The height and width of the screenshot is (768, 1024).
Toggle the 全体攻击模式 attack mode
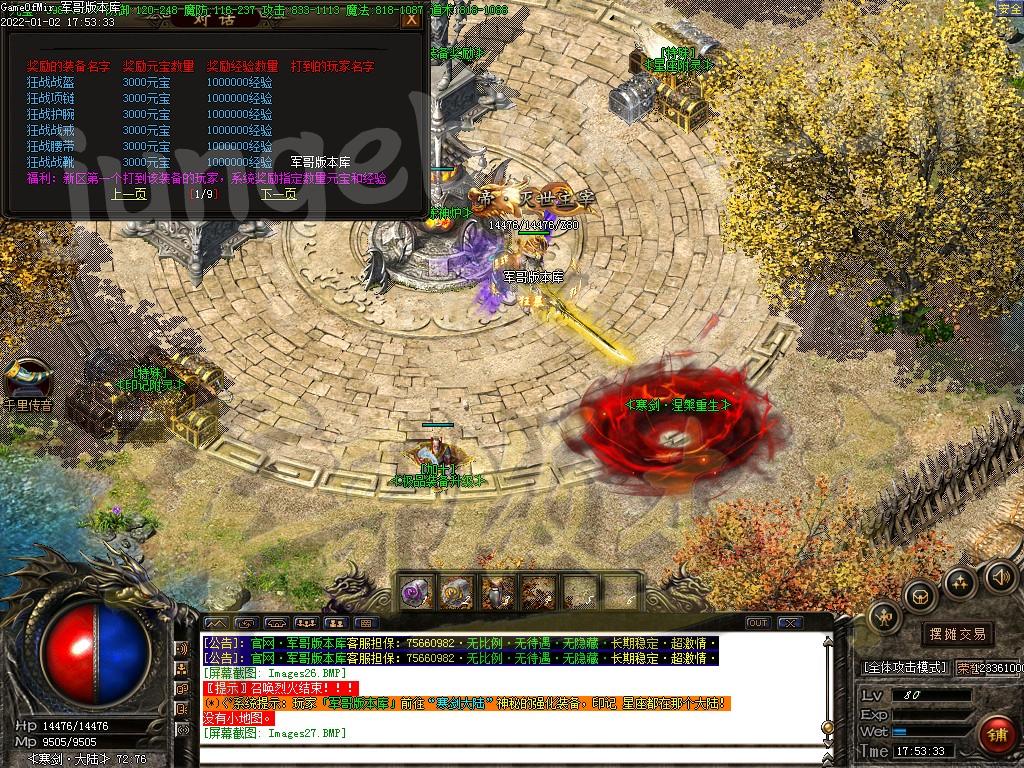(x=903, y=667)
